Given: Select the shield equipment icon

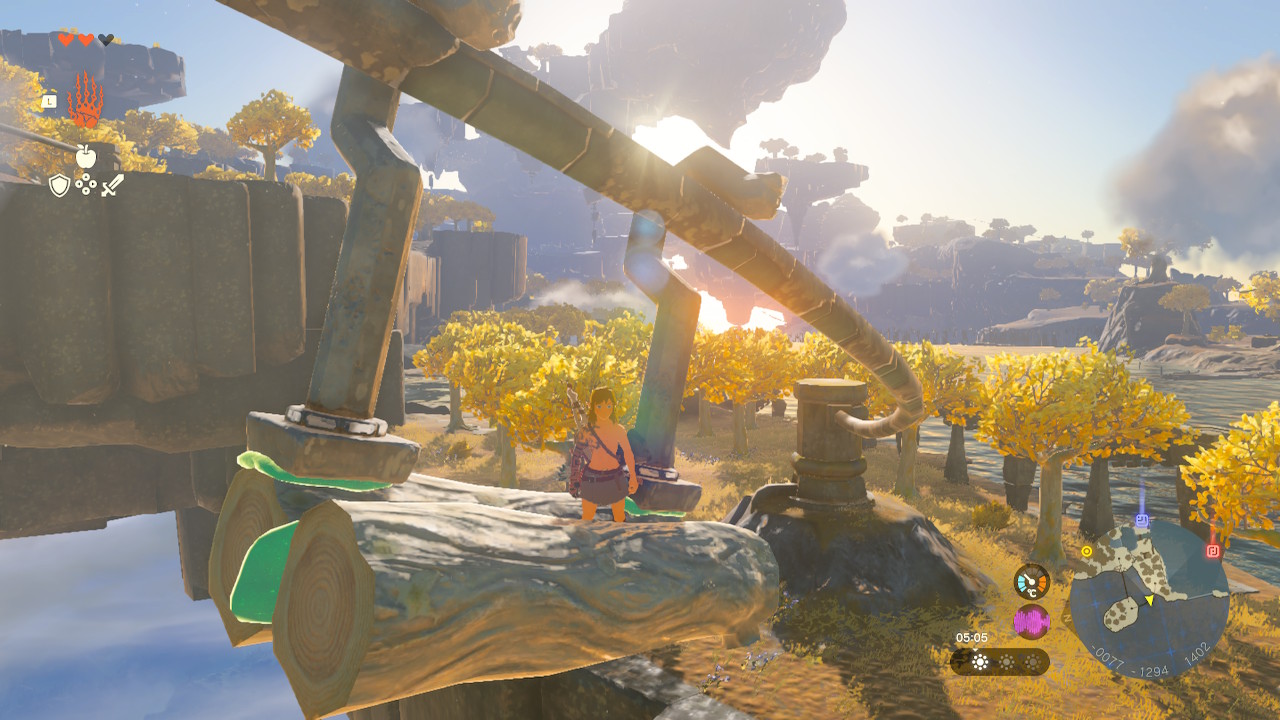Looking at the screenshot, I should 60,185.
